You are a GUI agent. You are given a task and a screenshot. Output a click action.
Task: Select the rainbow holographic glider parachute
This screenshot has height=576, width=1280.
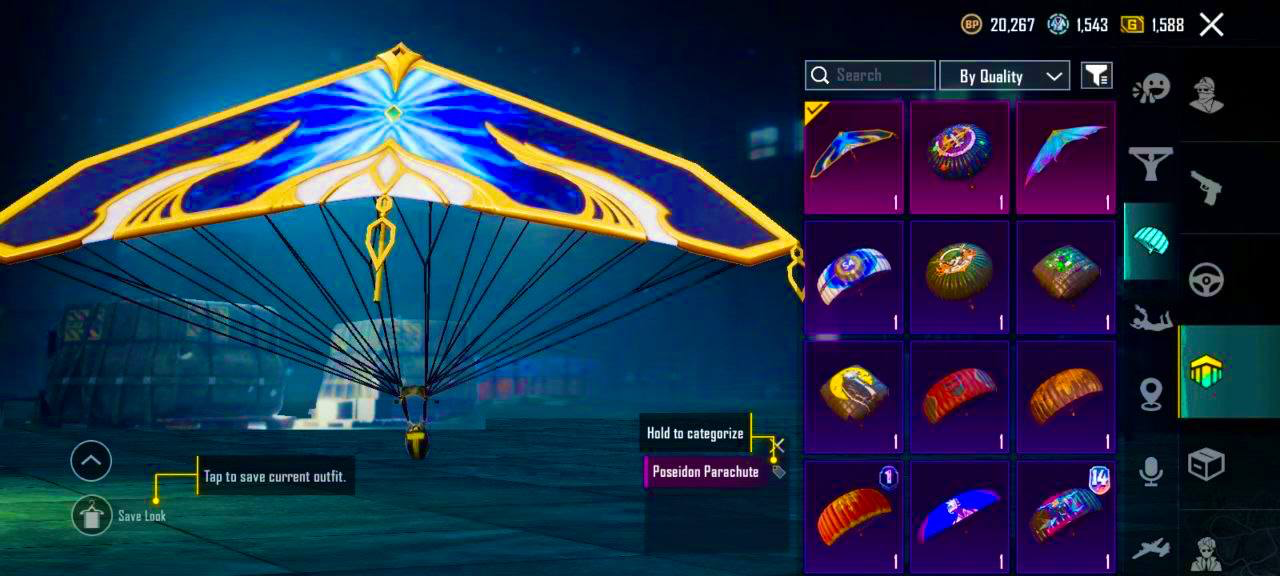(x=1066, y=157)
